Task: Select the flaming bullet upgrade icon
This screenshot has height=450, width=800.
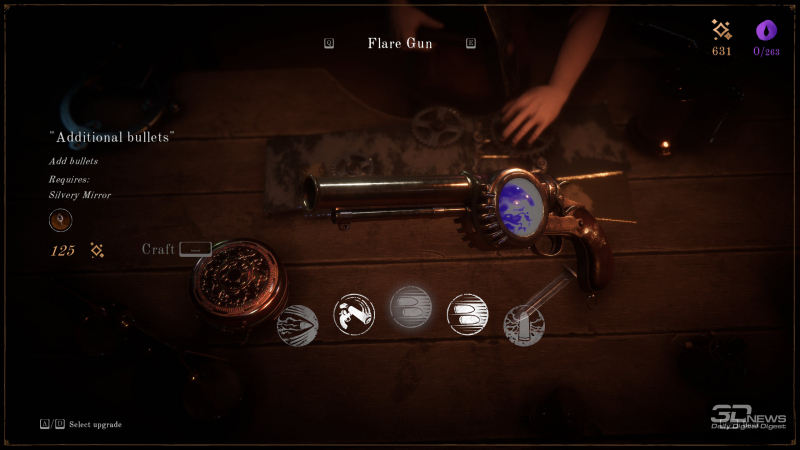Action: coord(297,325)
